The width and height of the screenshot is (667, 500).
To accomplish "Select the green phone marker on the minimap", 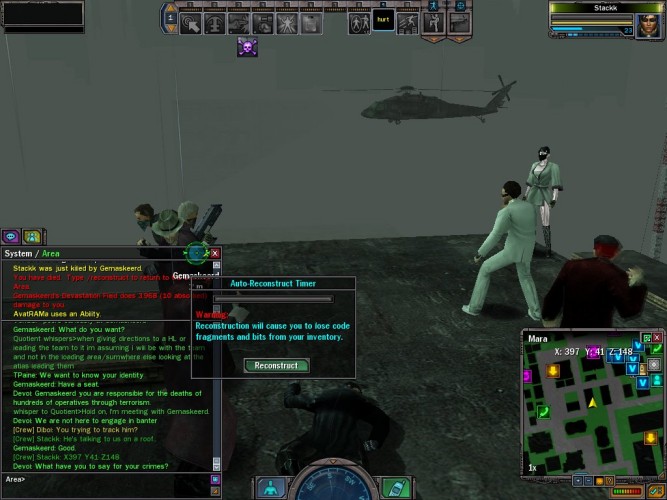I will [x=544, y=410].
